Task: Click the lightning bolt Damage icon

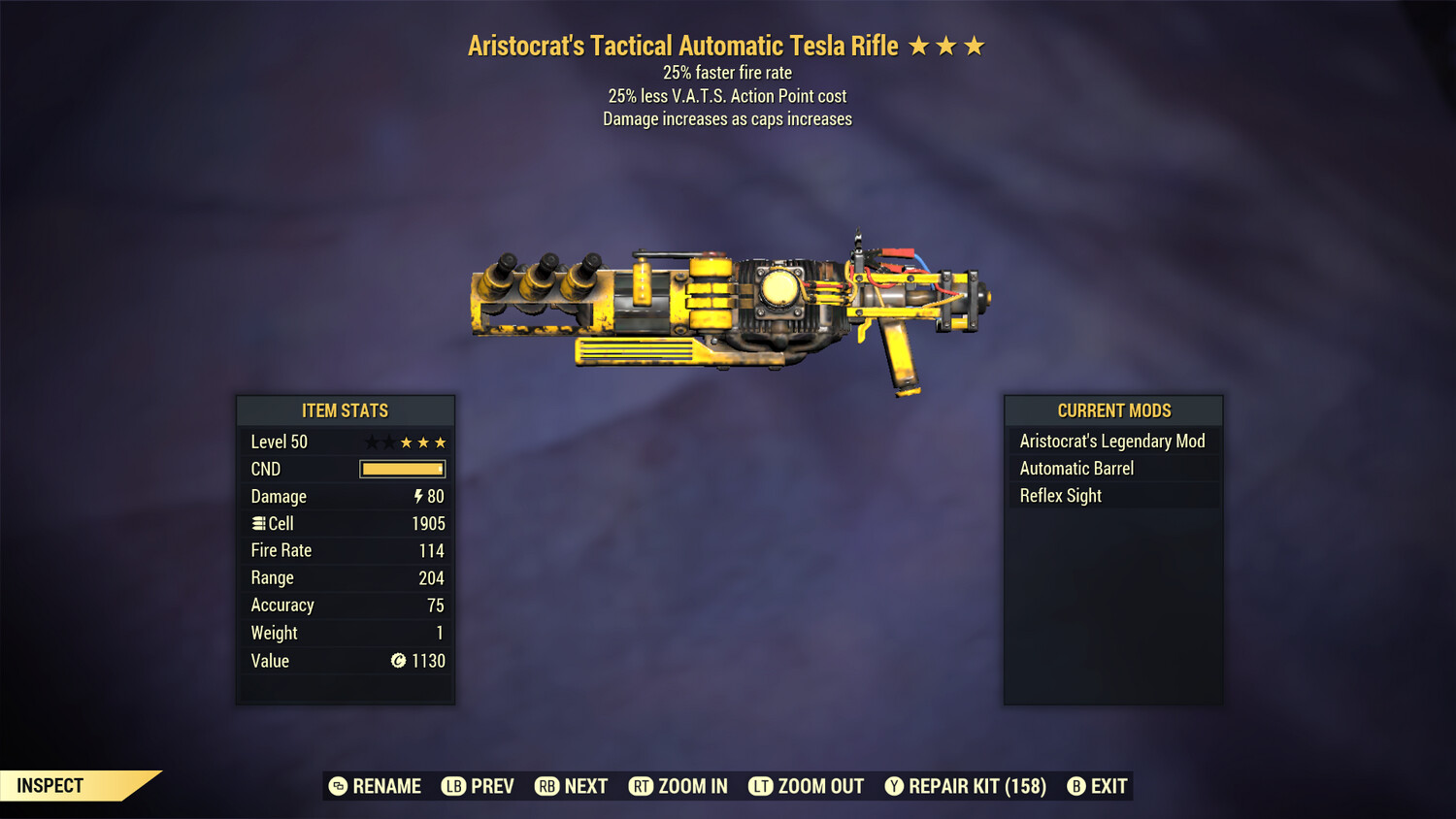Action: click(417, 496)
